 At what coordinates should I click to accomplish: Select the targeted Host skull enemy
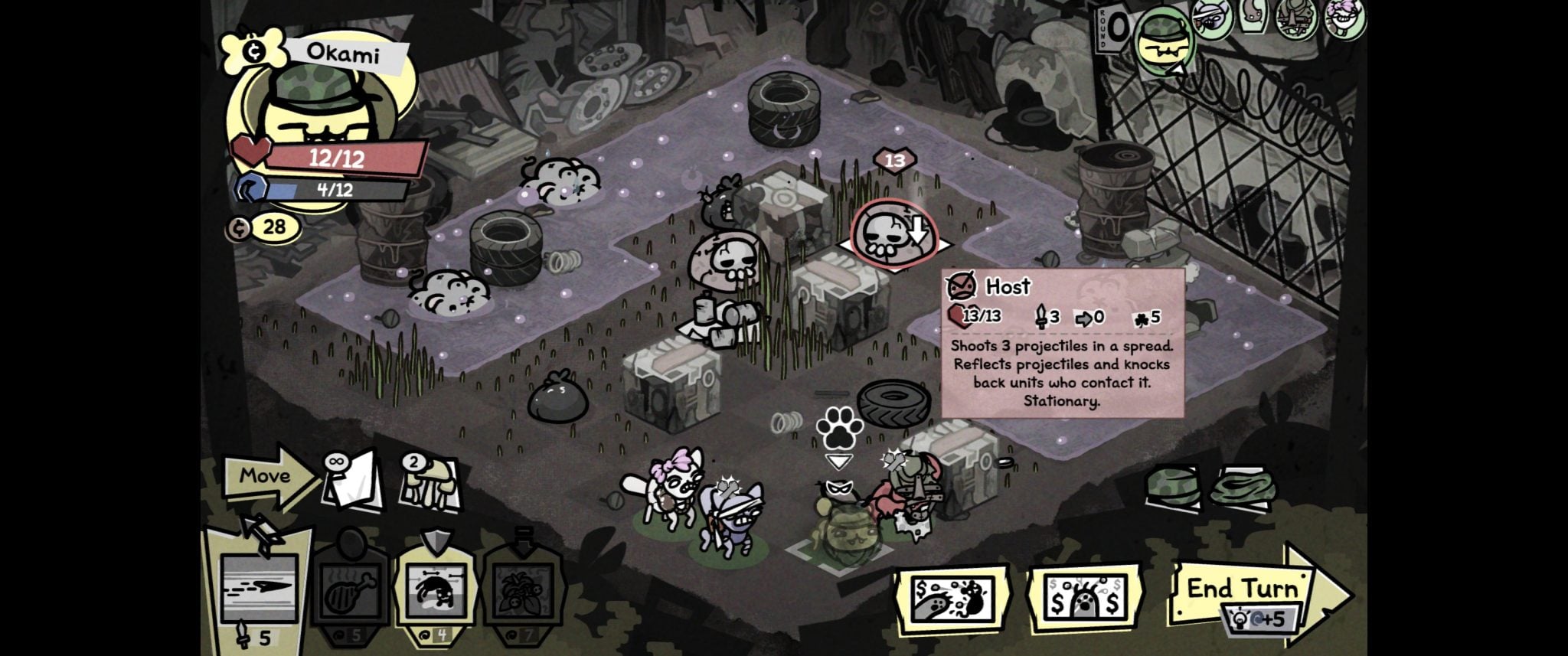tap(893, 235)
